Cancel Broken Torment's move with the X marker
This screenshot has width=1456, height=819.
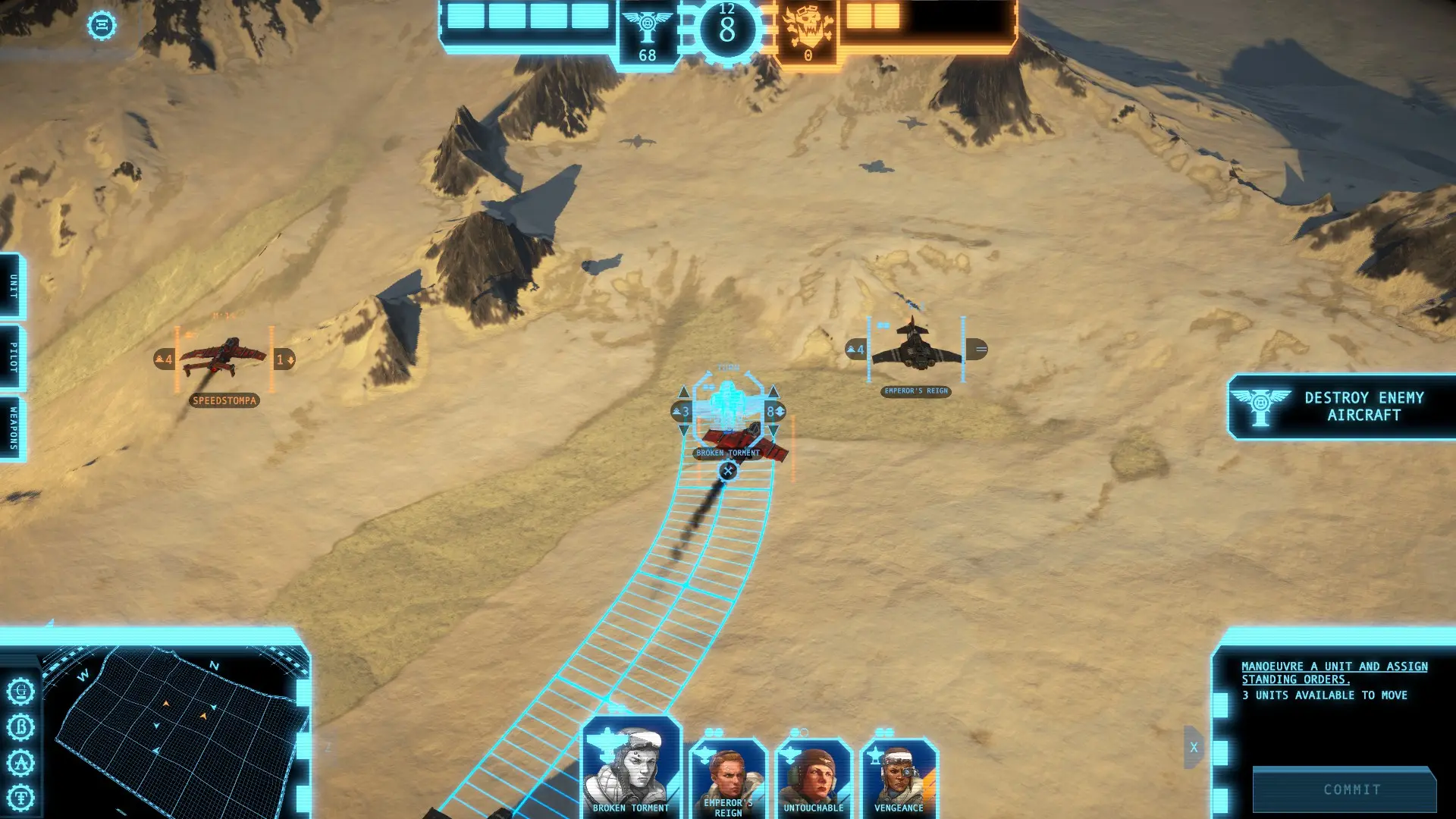coord(728,471)
